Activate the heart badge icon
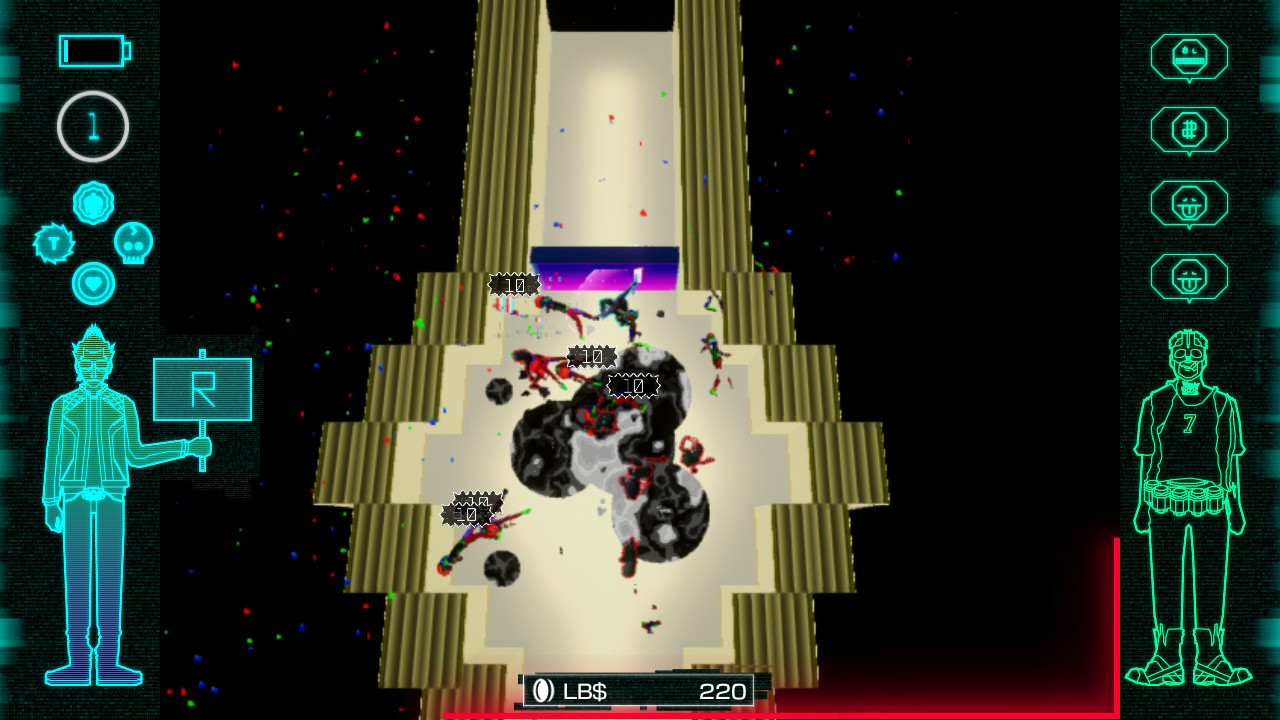This screenshot has height=720, width=1280. coord(93,283)
